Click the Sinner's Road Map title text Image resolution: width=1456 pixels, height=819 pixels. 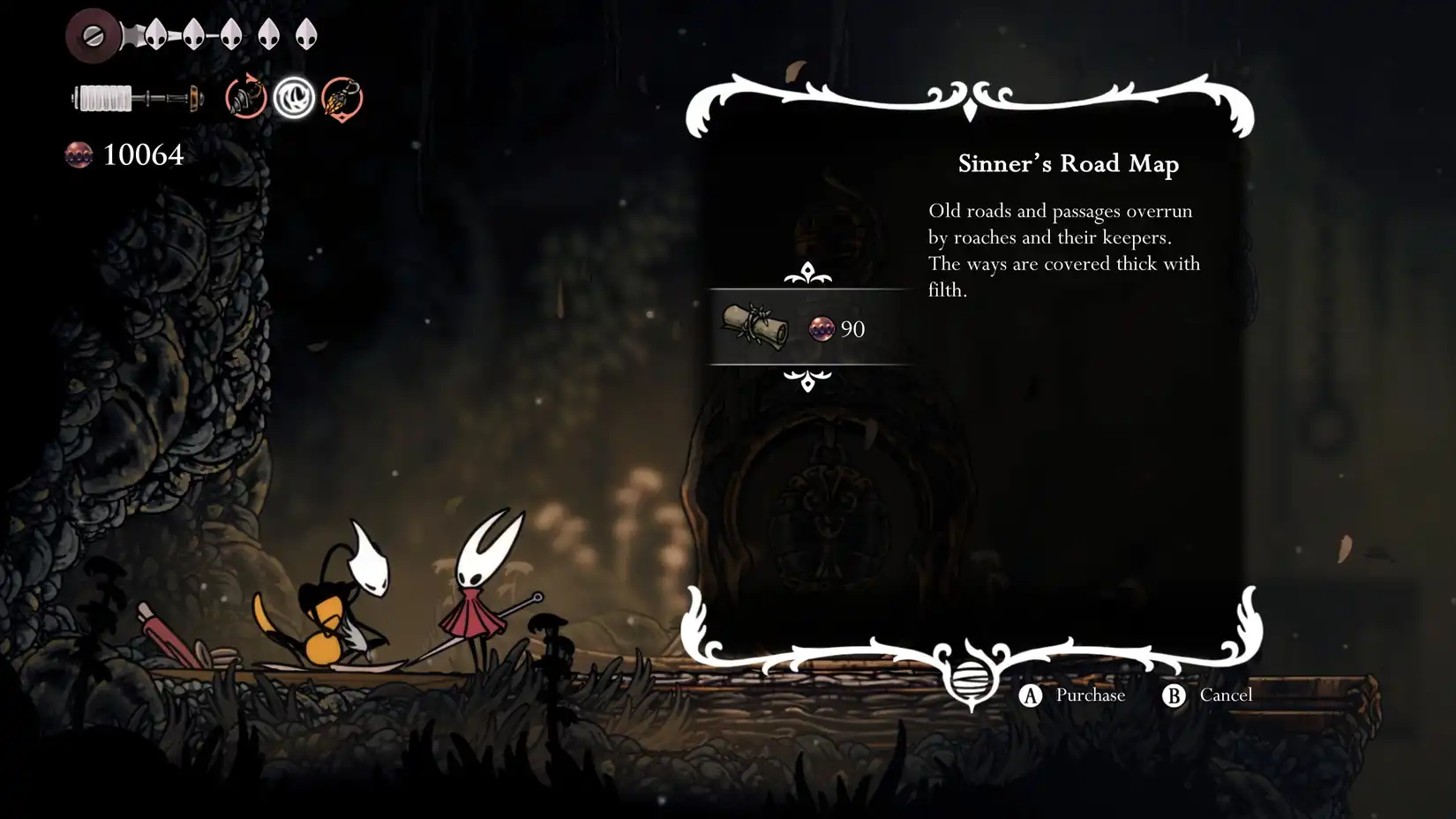click(1069, 163)
